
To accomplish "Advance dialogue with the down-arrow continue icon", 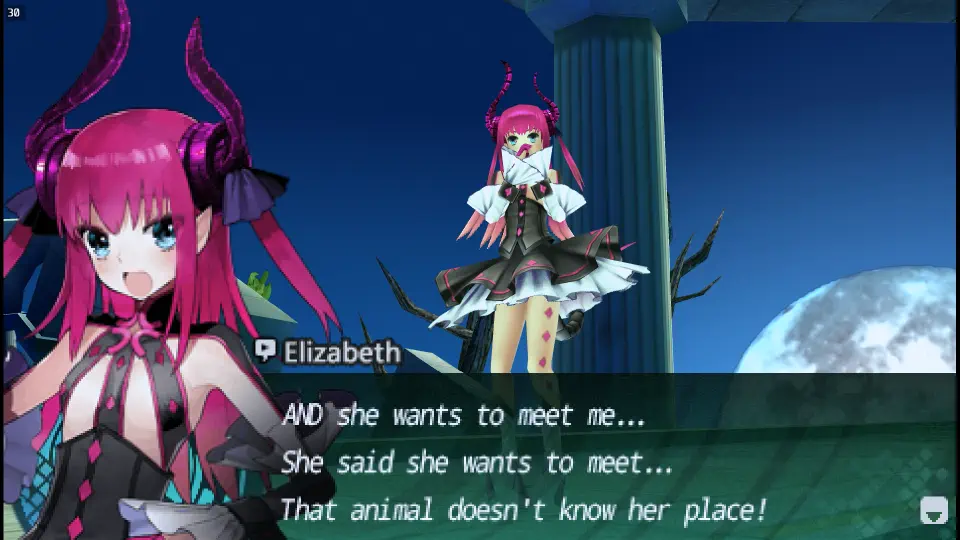I will point(932,510).
